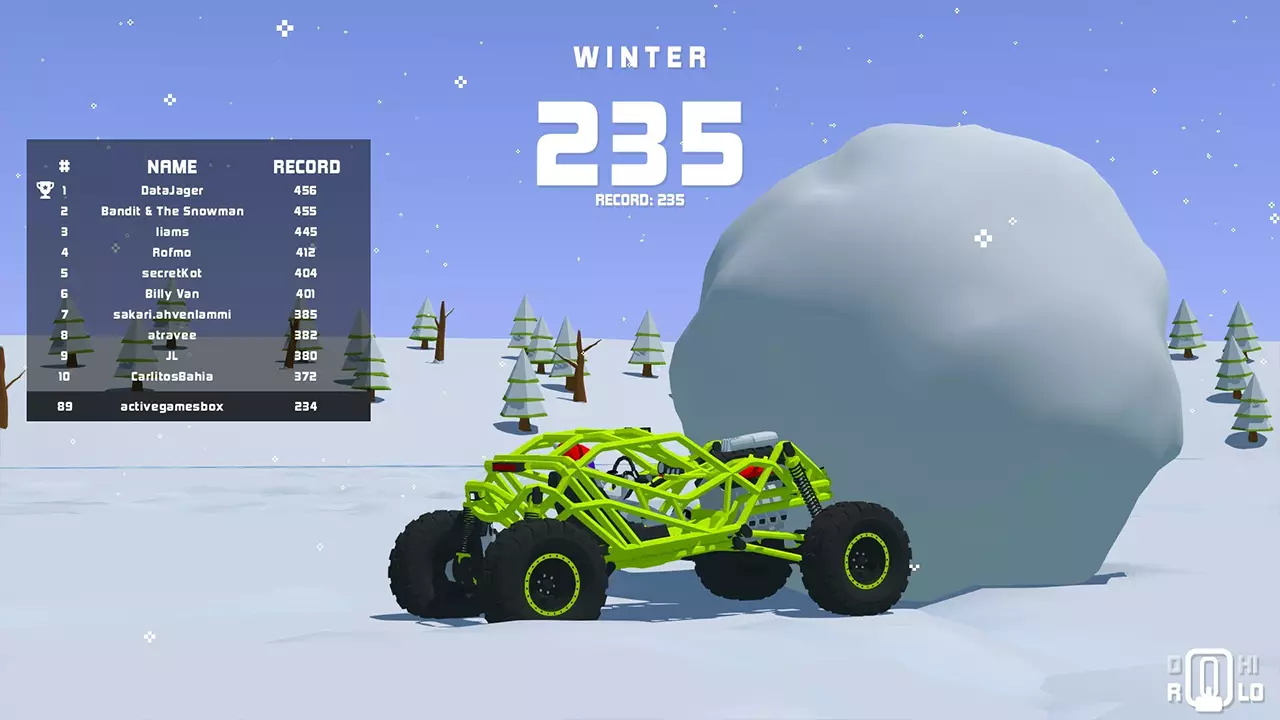Sort leaderboard by the RECORD column
Image resolution: width=1280 pixels, height=720 pixels.
click(307, 166)
